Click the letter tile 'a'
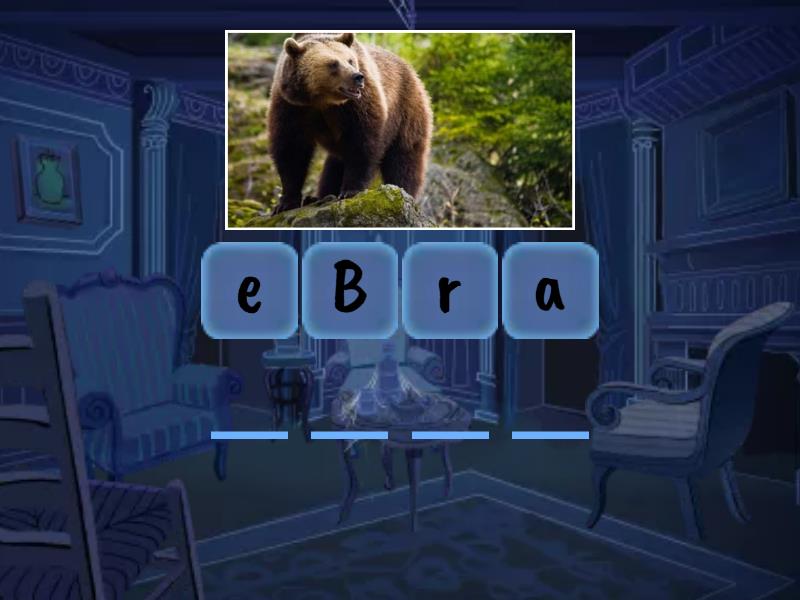The height and width of the screenshot is (600, 800). 550,290
